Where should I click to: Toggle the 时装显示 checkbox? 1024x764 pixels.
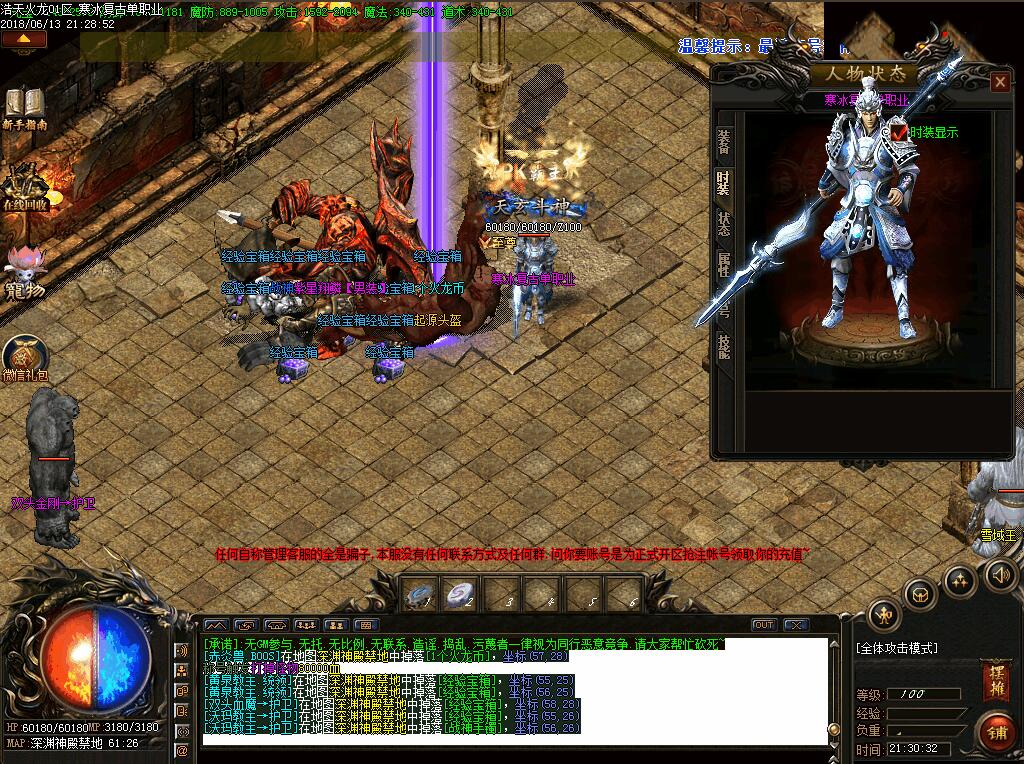click(901, 131)
